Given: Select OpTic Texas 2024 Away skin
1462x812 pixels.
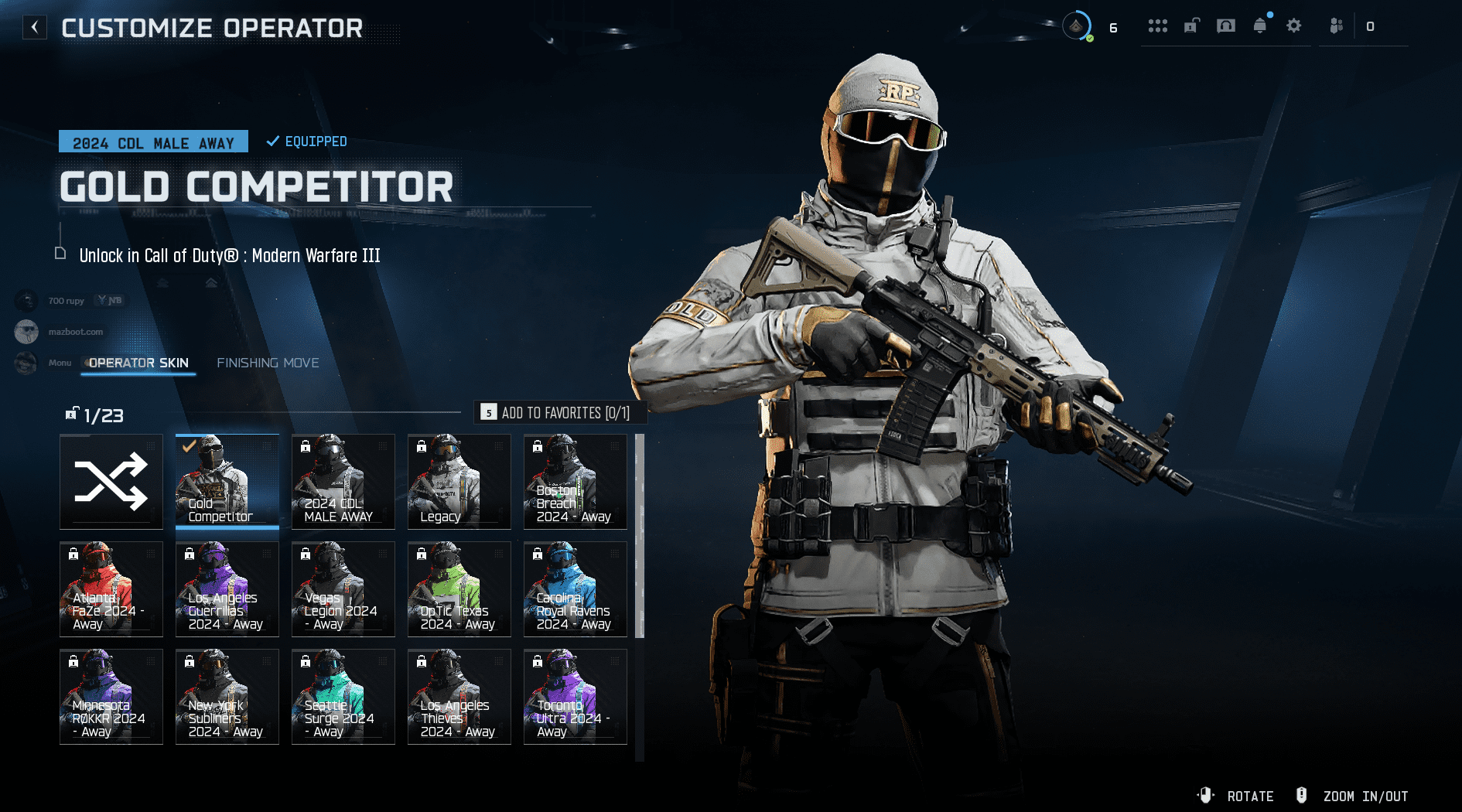Looking at the screenshot, I should pos(459,589).
